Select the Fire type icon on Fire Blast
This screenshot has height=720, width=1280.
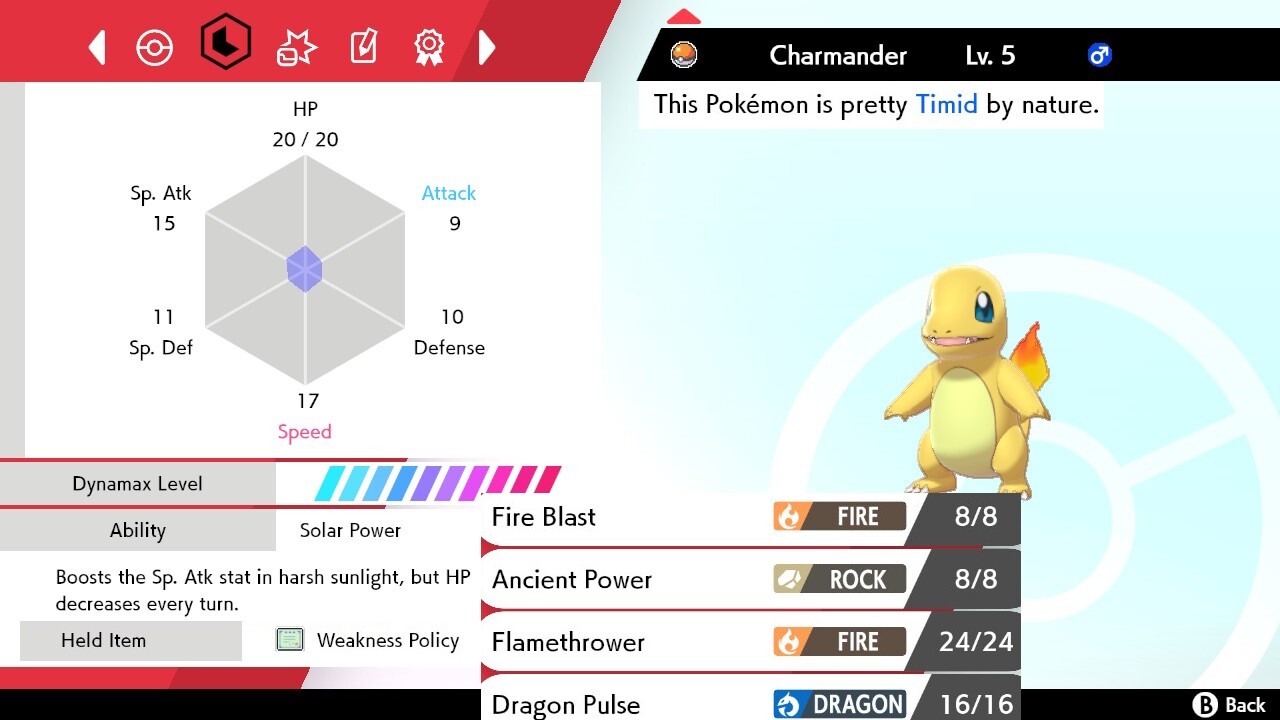pos(838,516)
